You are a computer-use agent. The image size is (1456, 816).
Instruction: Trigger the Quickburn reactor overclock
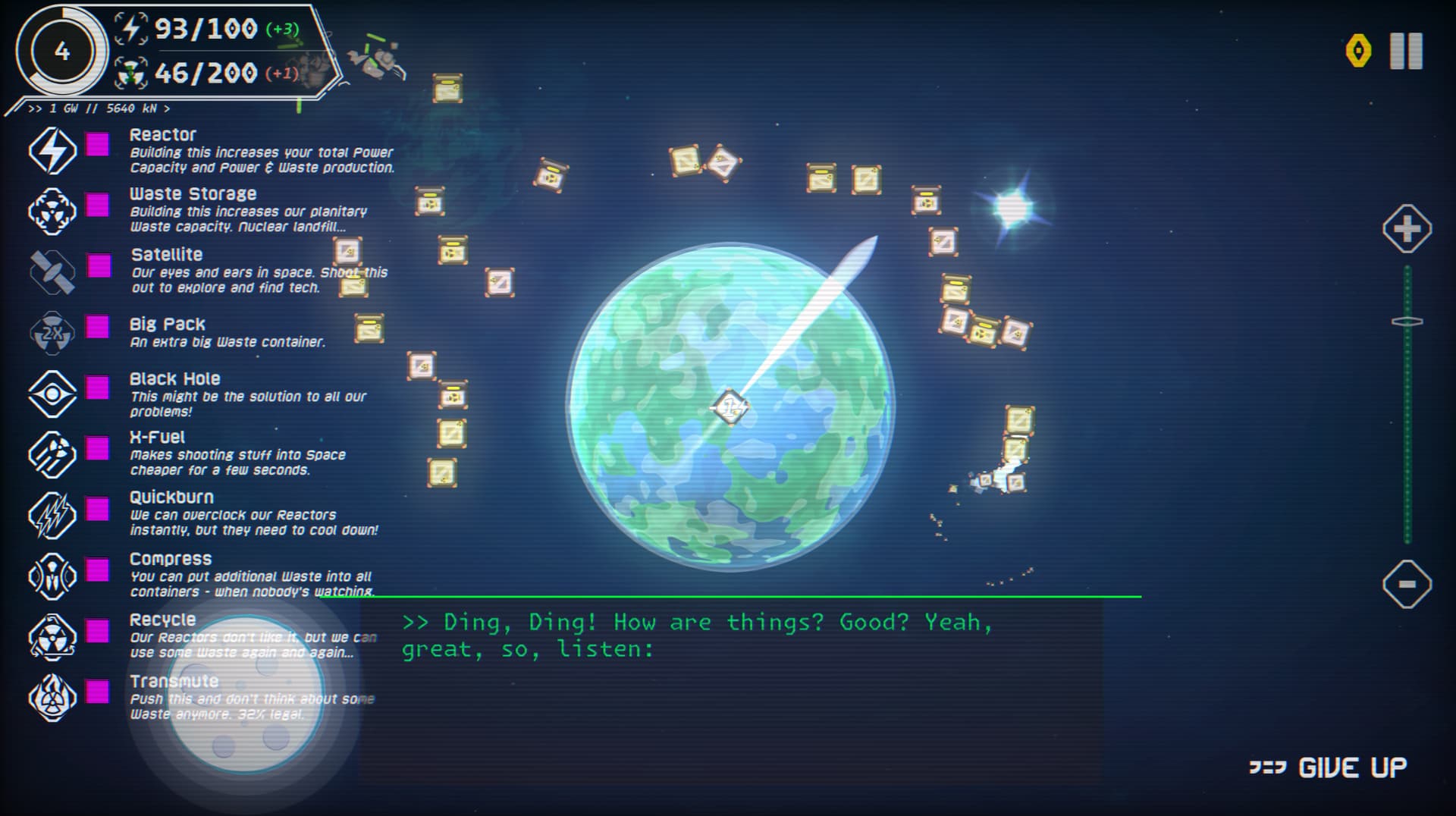tap(52, 515)
